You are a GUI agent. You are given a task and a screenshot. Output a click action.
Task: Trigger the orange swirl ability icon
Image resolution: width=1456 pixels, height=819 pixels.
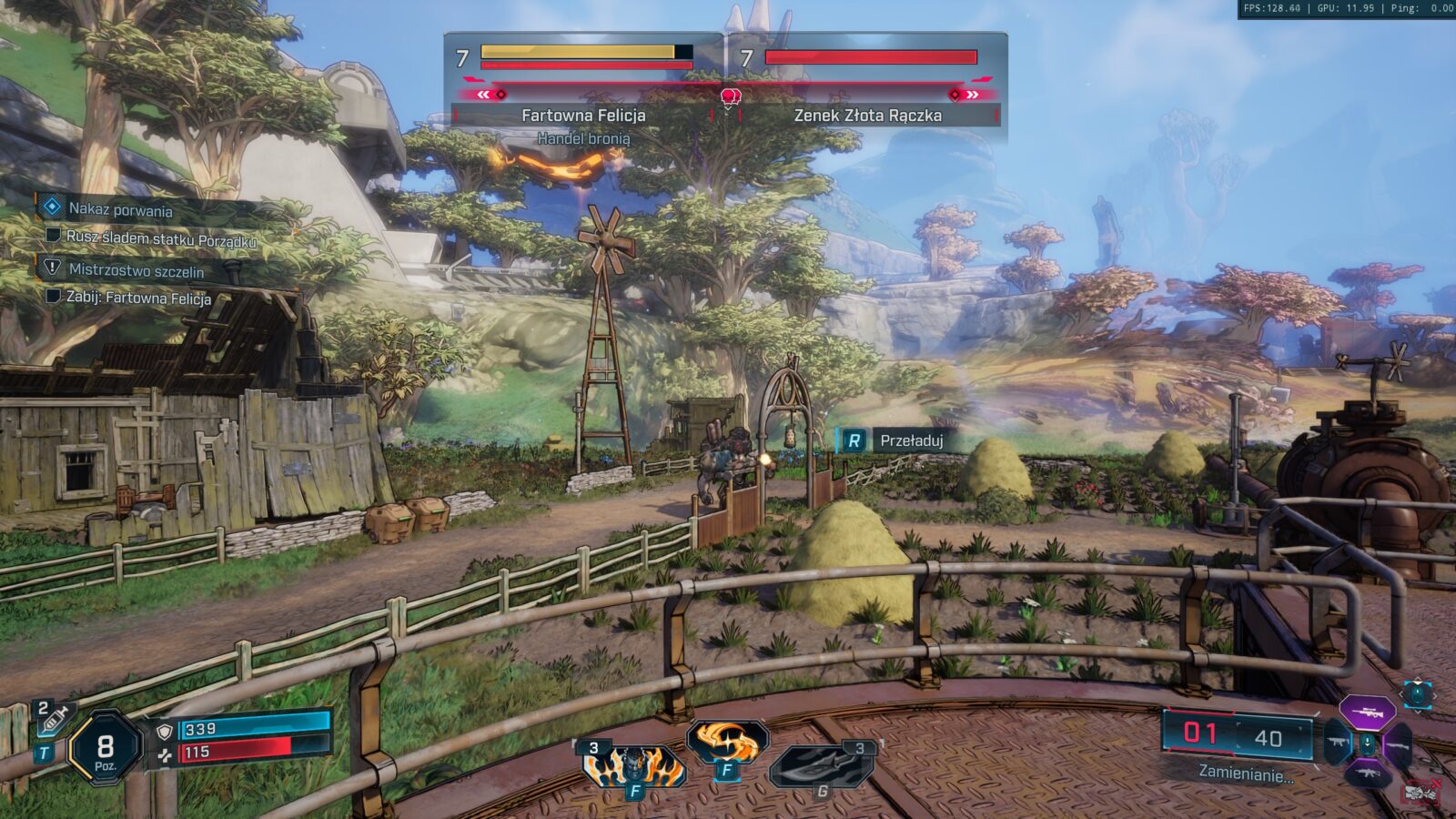(727, 743)
